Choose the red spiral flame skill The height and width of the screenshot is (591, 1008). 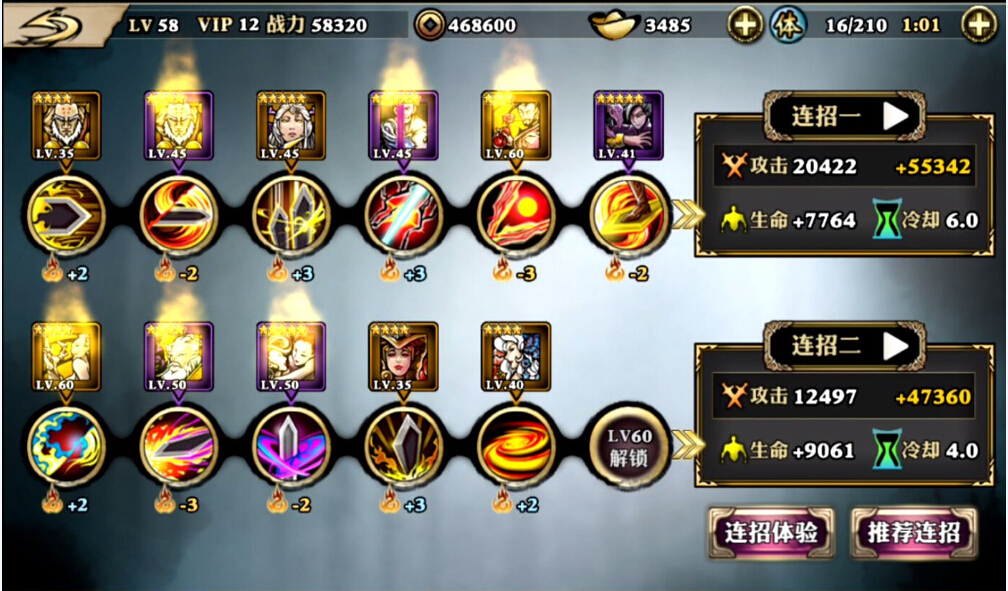515,445
